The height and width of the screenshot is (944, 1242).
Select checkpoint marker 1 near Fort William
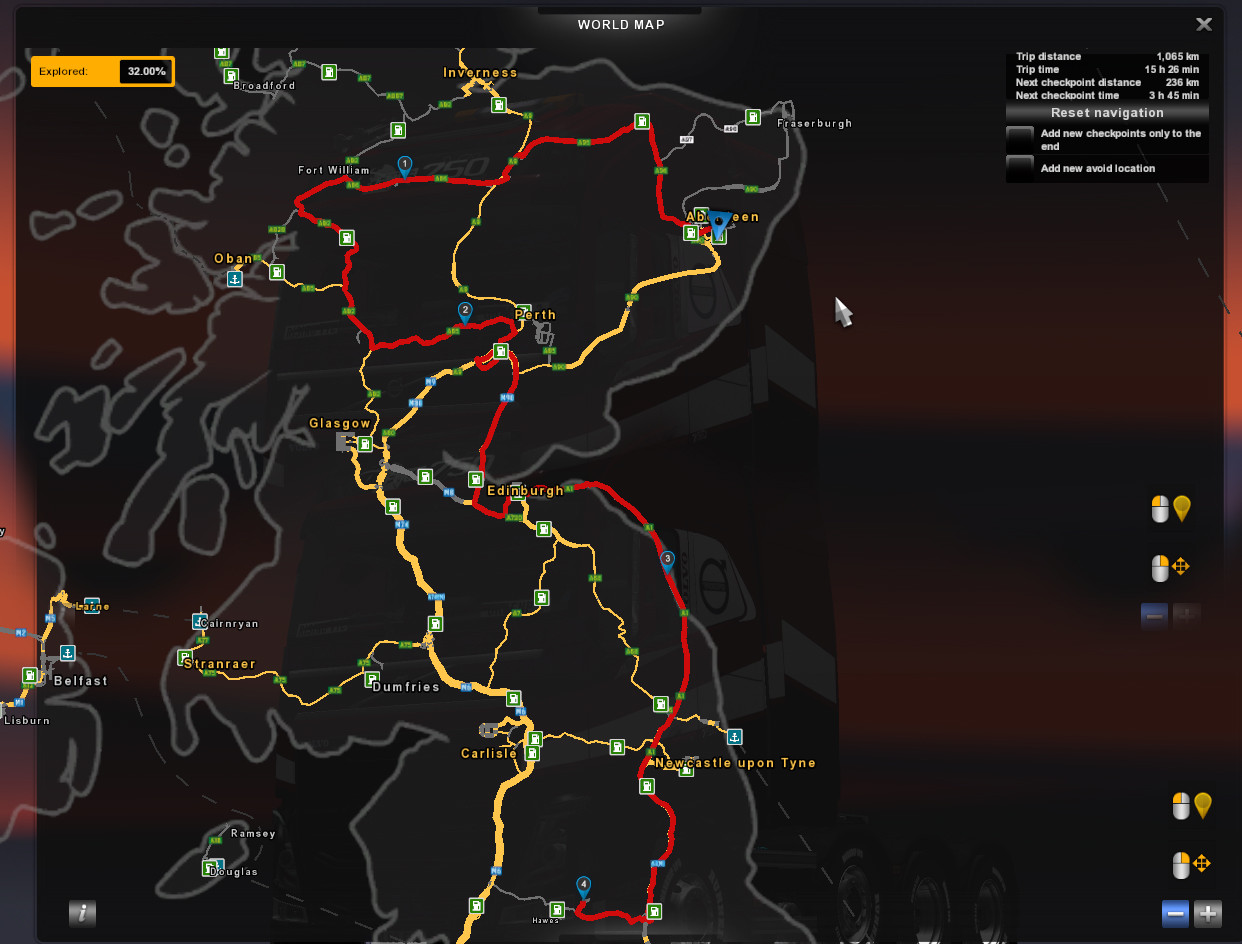404,166
